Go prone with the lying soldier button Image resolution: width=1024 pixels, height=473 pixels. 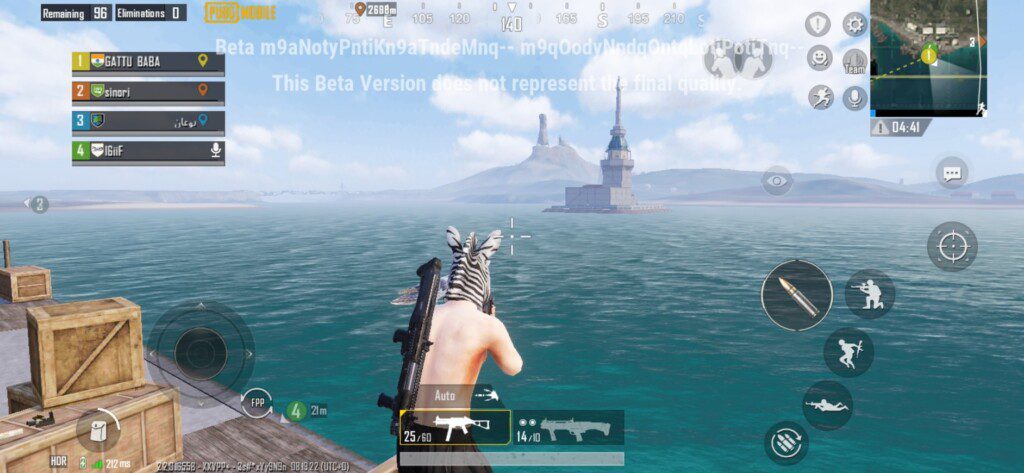tap(827, 405)
